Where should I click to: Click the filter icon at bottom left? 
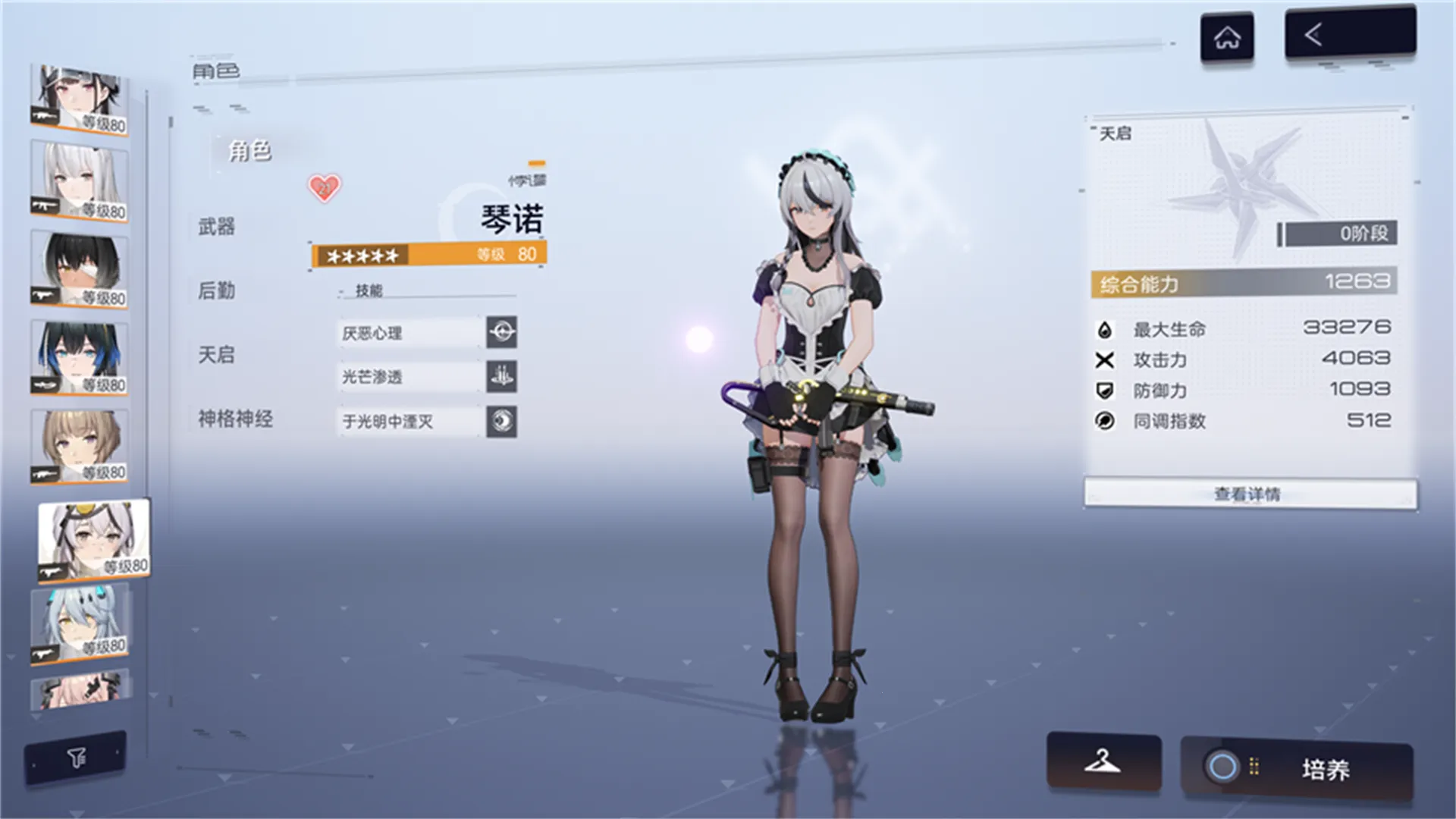75,755
